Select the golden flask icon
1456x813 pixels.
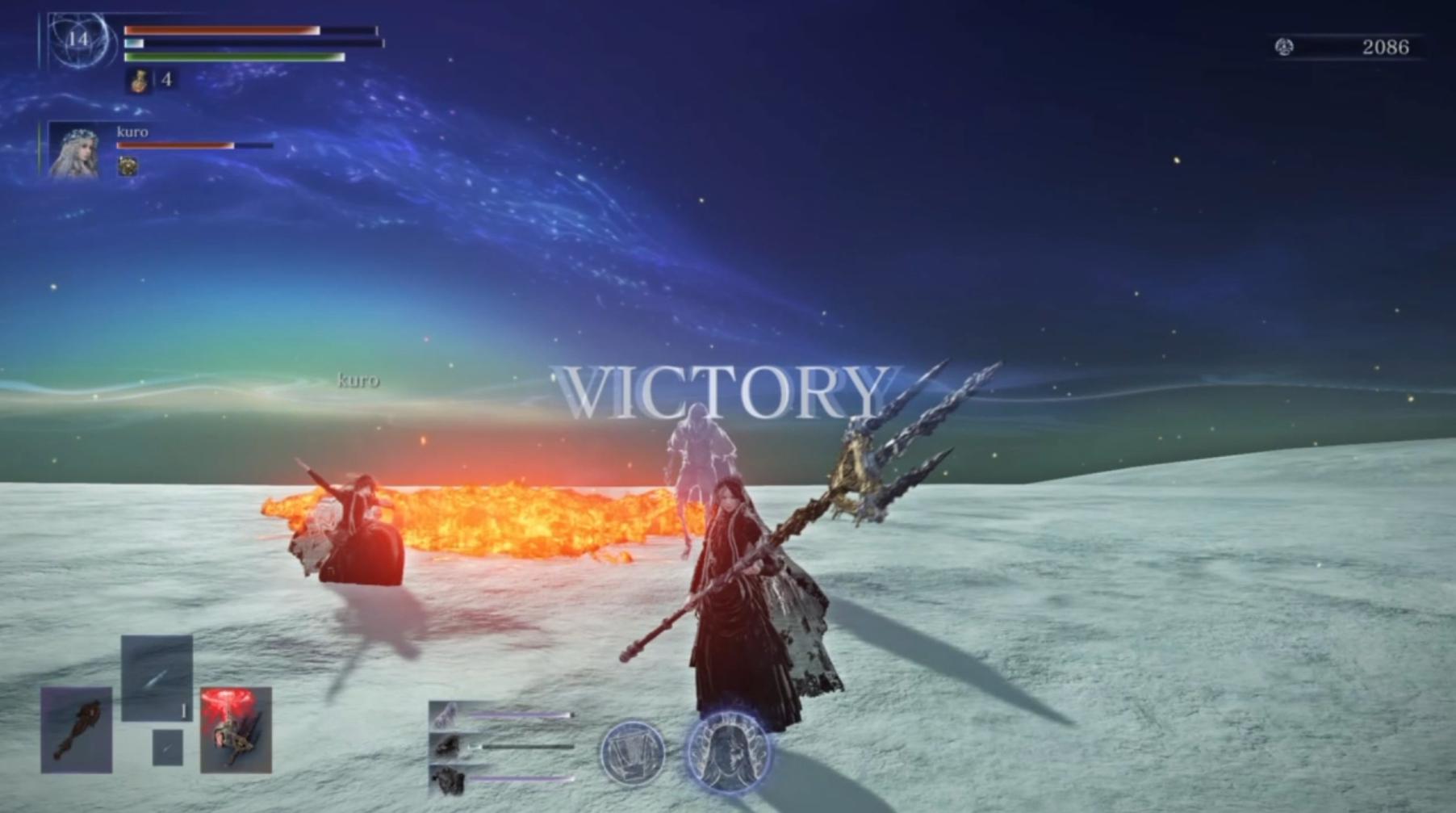coord(140,80)
